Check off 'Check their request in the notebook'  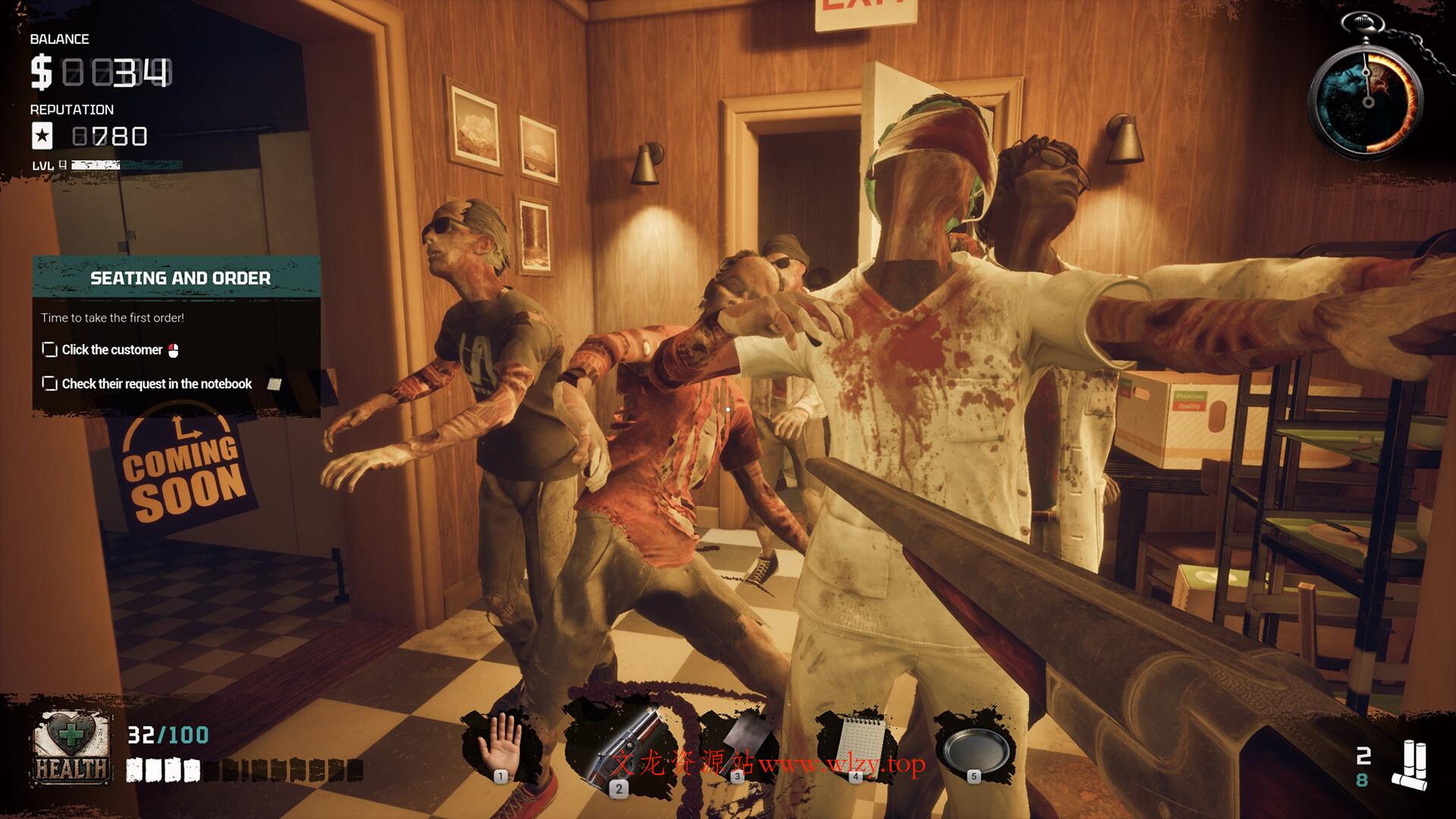[49, 384]
